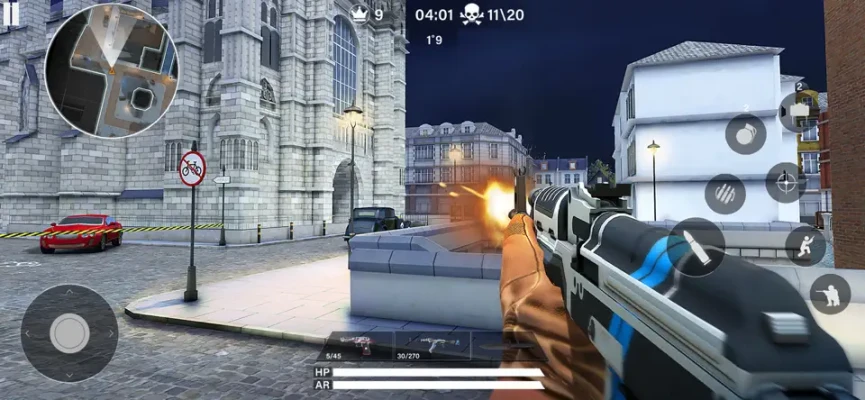
Task: Jump using the running figure button
Action: pyautogui.click(x=805, y=245)
